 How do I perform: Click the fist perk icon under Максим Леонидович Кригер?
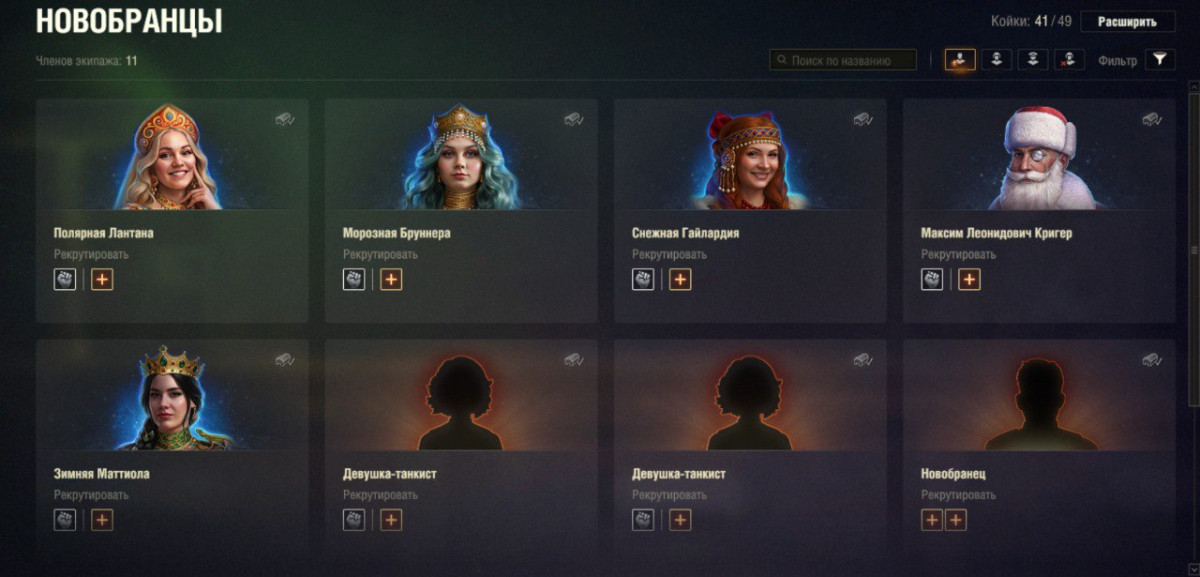click(x=932, y=280)
